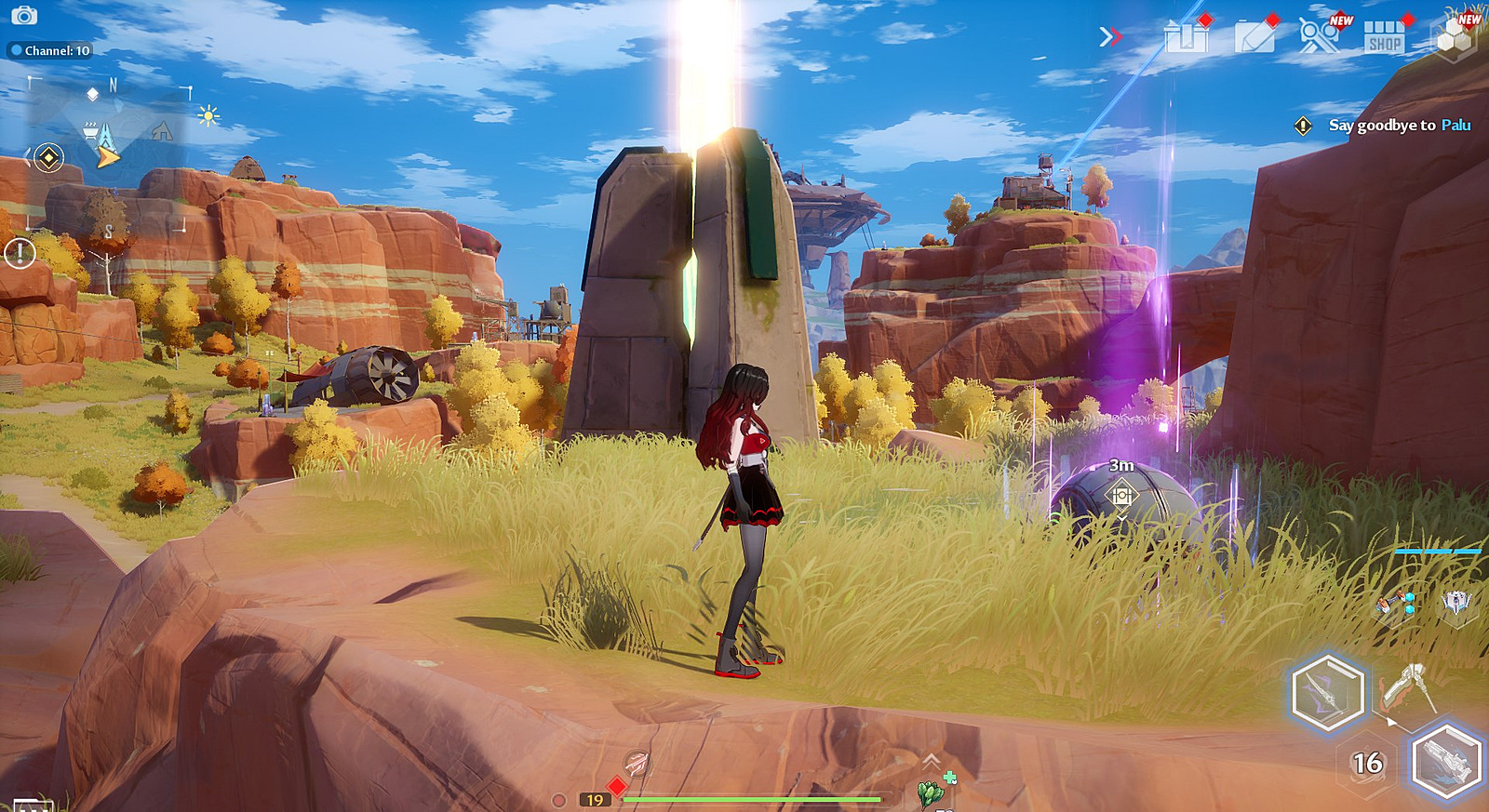This screenshot has height=812, width=1489.
Task: Open the hexagon cluster menu icon
Action: point(1453,37)
